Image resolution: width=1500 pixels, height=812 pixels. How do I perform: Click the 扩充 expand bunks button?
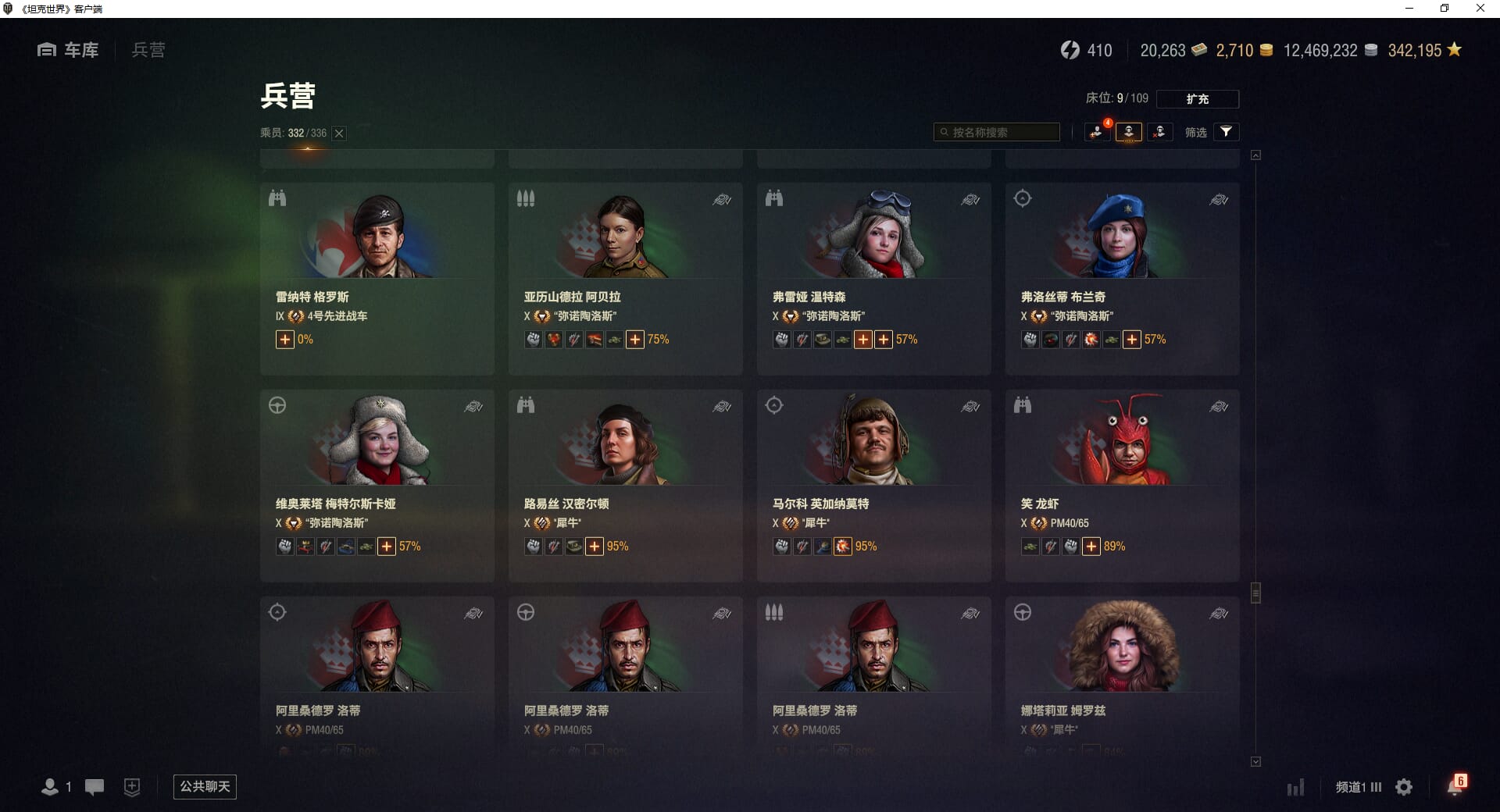(x=1197, y=99)
